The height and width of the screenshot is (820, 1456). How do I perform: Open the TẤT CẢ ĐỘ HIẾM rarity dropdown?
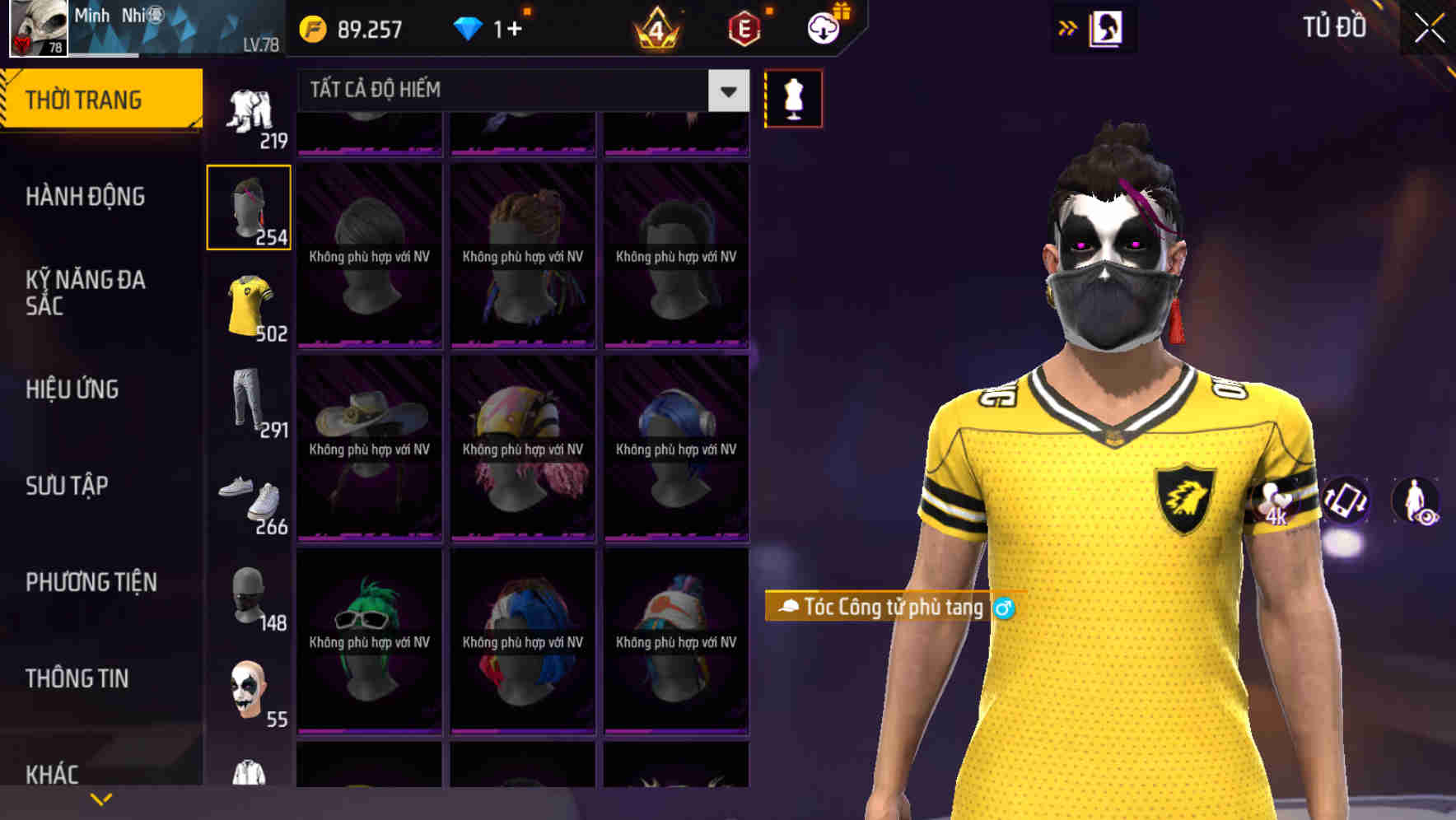click(x=511, y=91)
